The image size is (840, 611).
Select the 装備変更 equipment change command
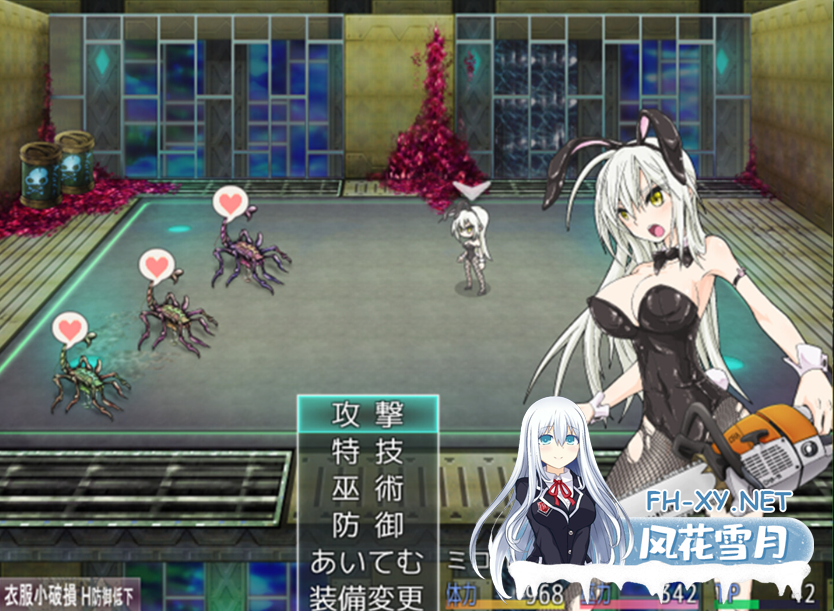(x=367, y=597)
